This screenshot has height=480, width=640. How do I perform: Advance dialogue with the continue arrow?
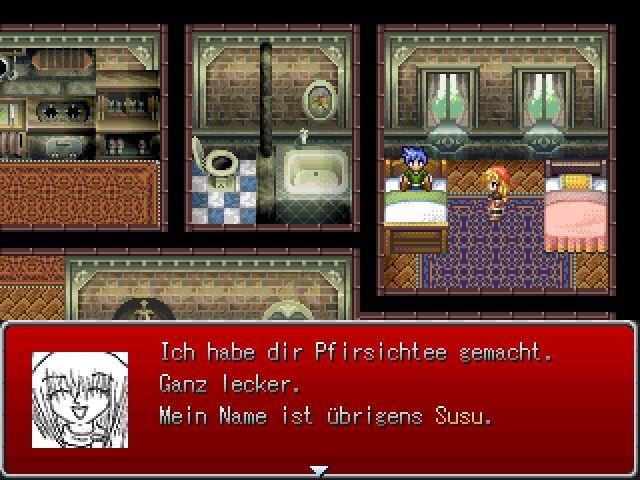click(x=319, y=469)
